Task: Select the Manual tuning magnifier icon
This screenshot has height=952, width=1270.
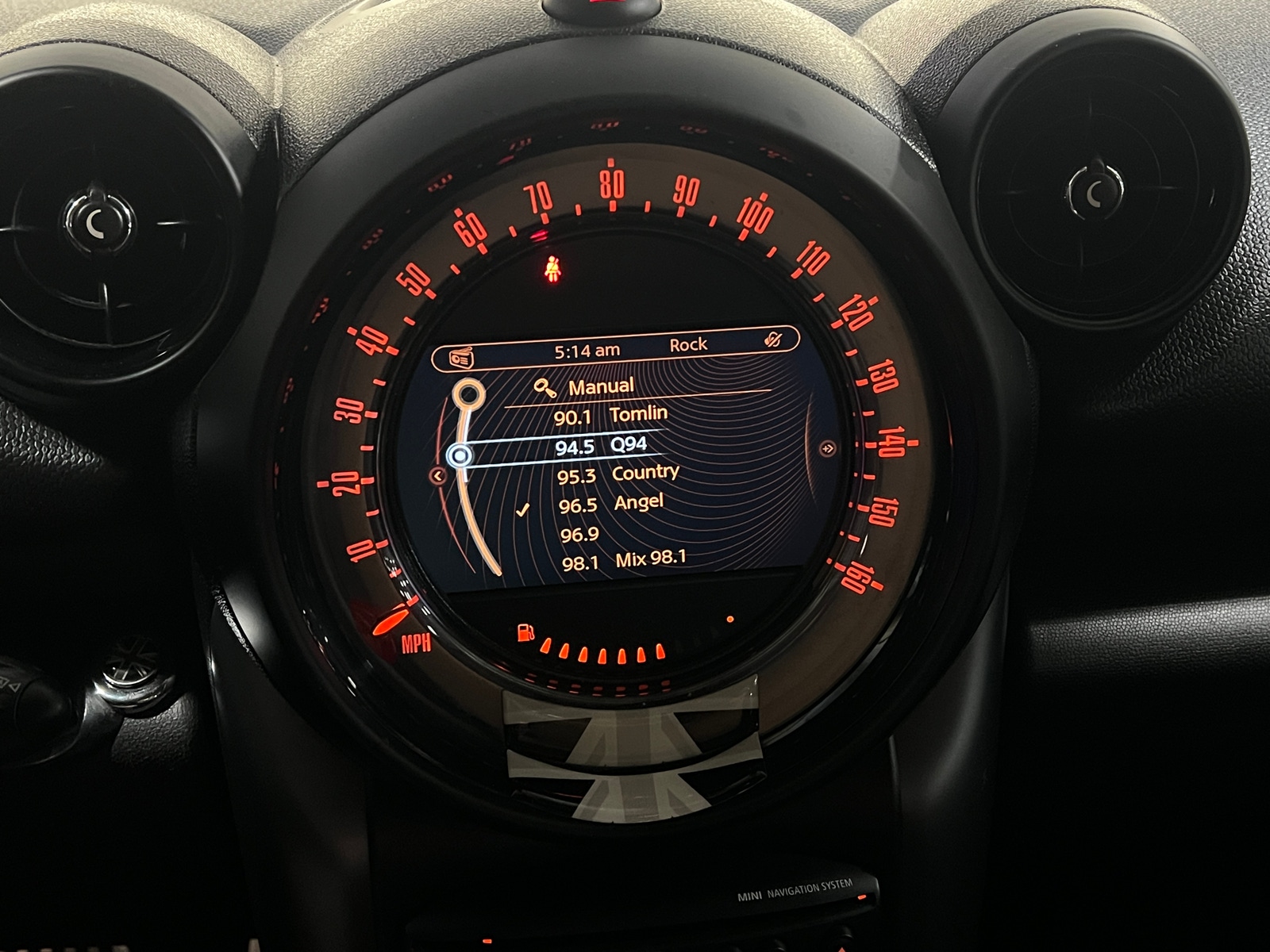Action: click(x=548, y=386)
